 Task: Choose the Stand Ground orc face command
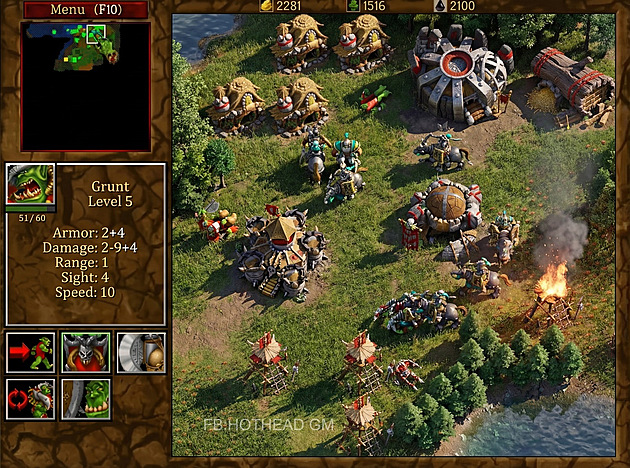click(86, 398)
